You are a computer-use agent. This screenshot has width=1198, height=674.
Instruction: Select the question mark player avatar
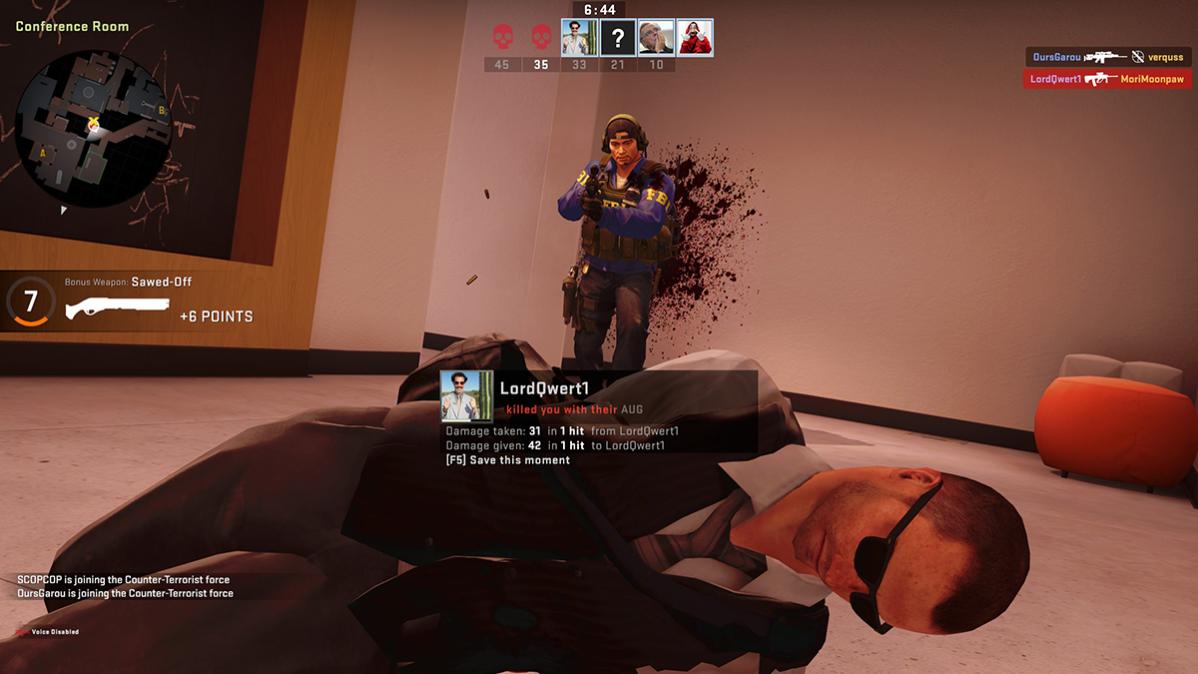point(618,38)
